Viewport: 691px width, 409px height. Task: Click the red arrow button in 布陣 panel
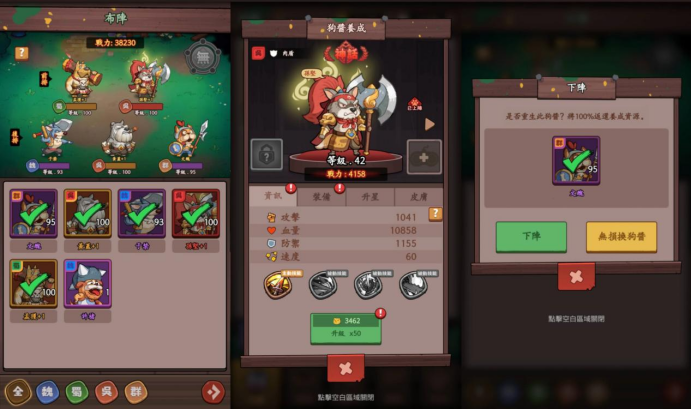[212, 391]
